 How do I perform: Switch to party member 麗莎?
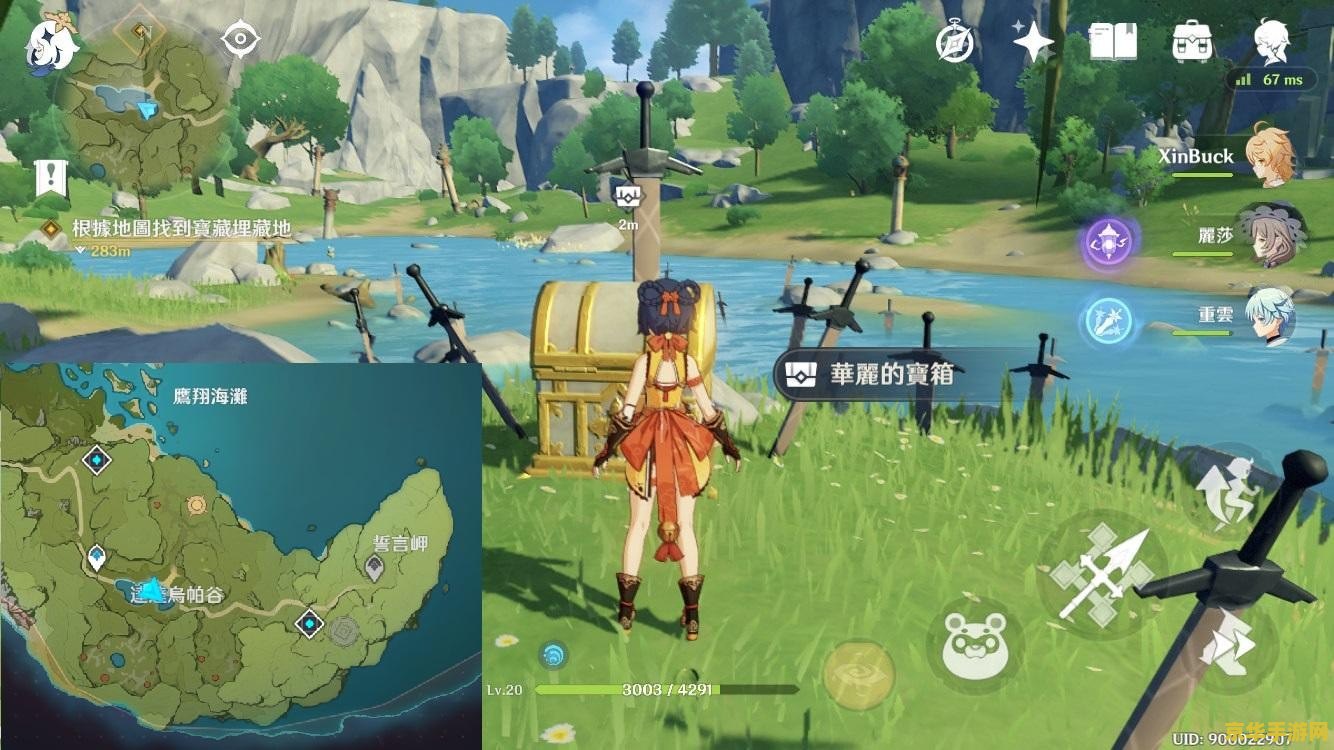[x=1270, y=236]
